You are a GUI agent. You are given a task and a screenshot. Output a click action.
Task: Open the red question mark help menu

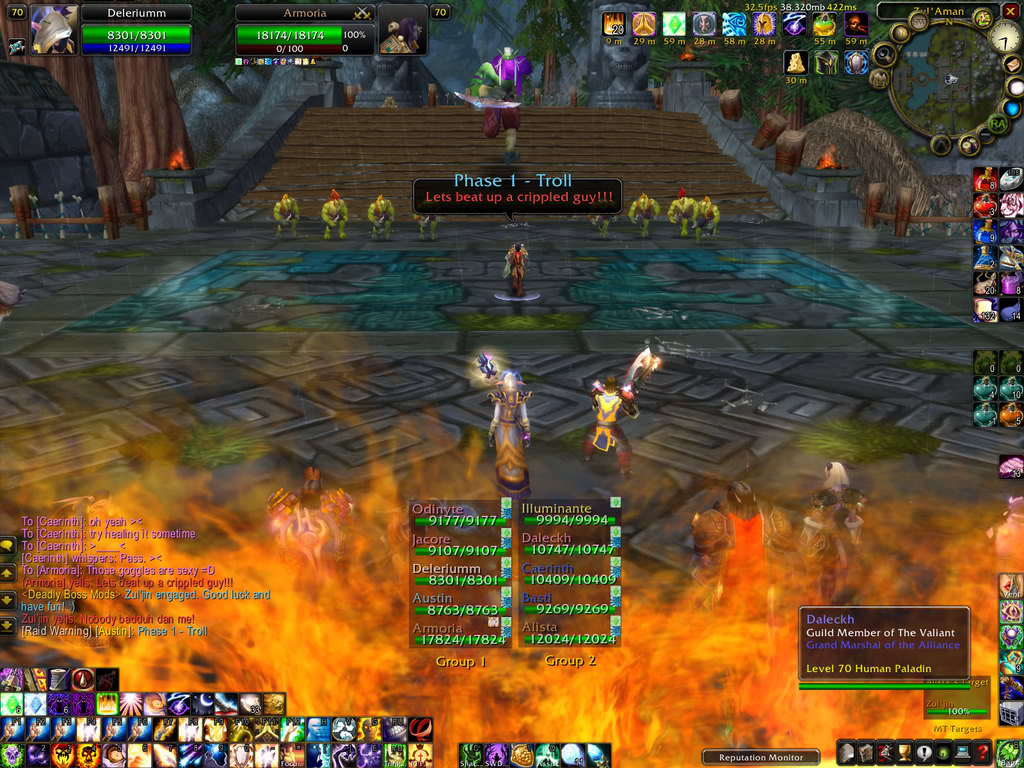(984, 752)
